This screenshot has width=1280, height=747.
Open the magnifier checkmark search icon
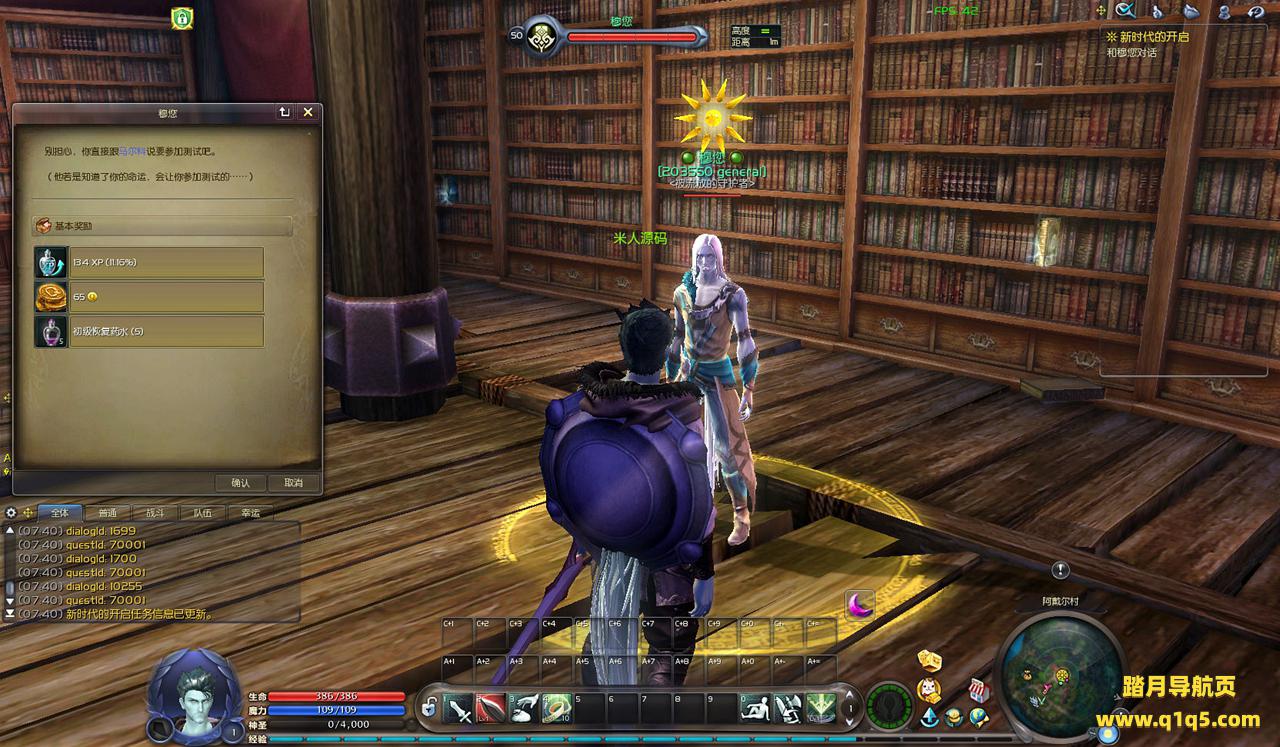1127,11
